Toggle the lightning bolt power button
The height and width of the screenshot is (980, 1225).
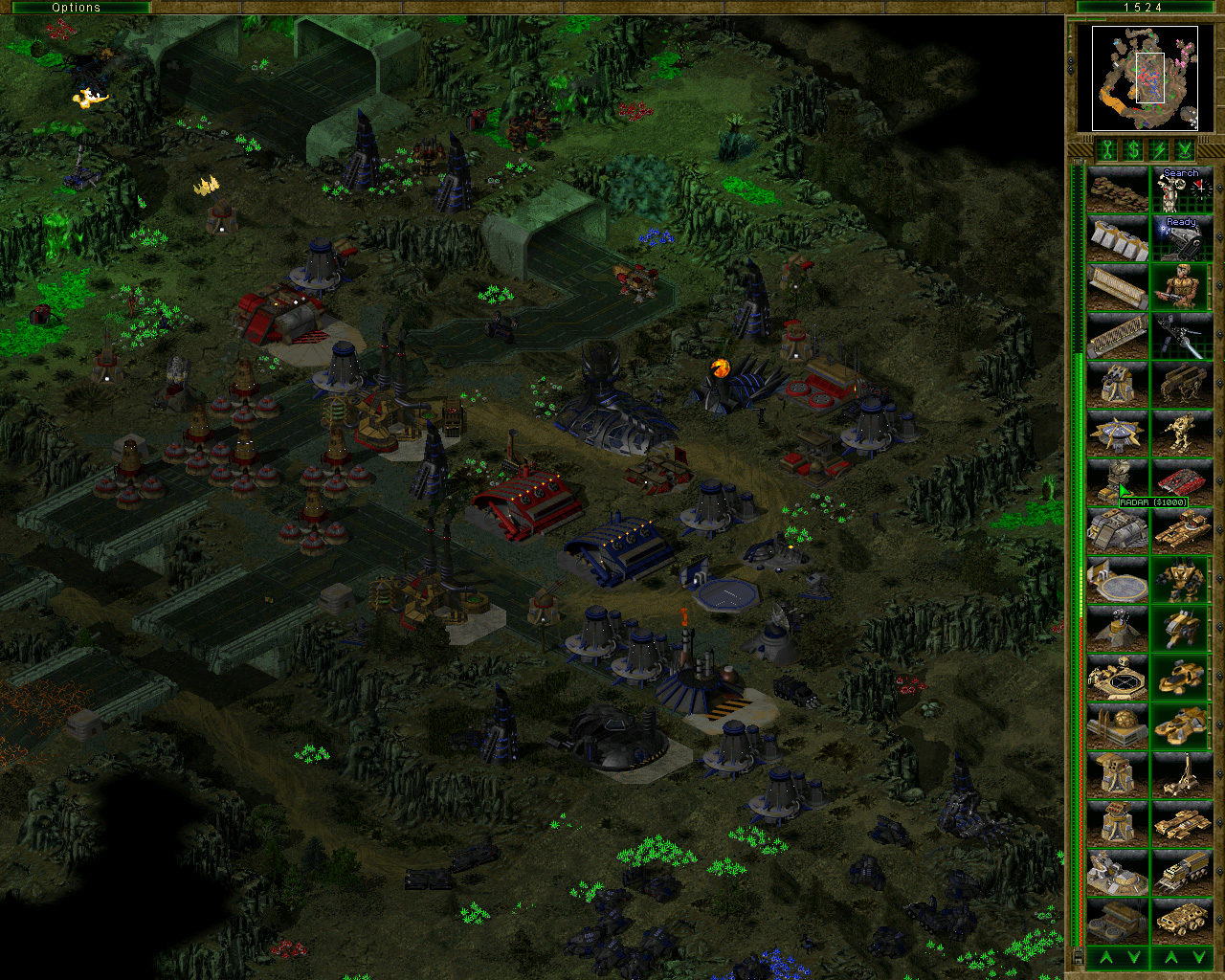(x=1159, y=150)
